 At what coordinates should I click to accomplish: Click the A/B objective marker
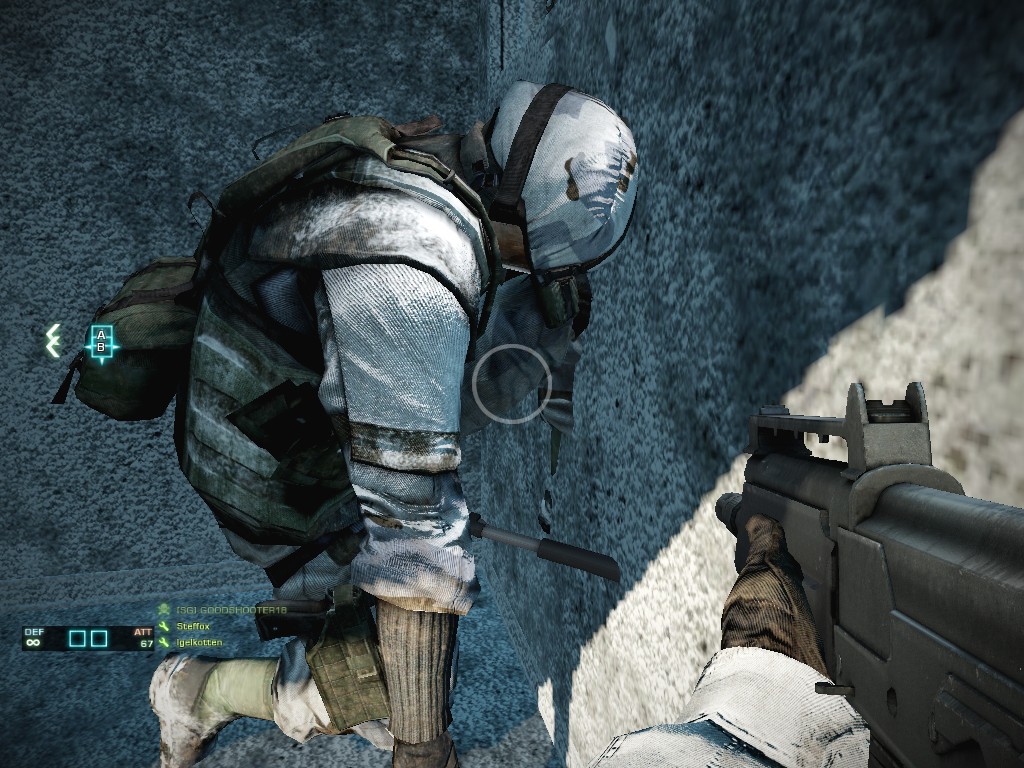[x=101, y=342]
